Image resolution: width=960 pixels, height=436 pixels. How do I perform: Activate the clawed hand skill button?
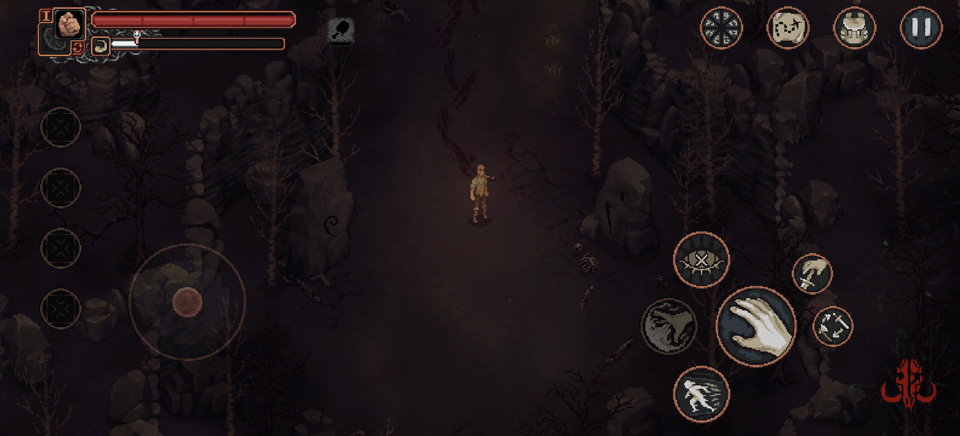669,327
